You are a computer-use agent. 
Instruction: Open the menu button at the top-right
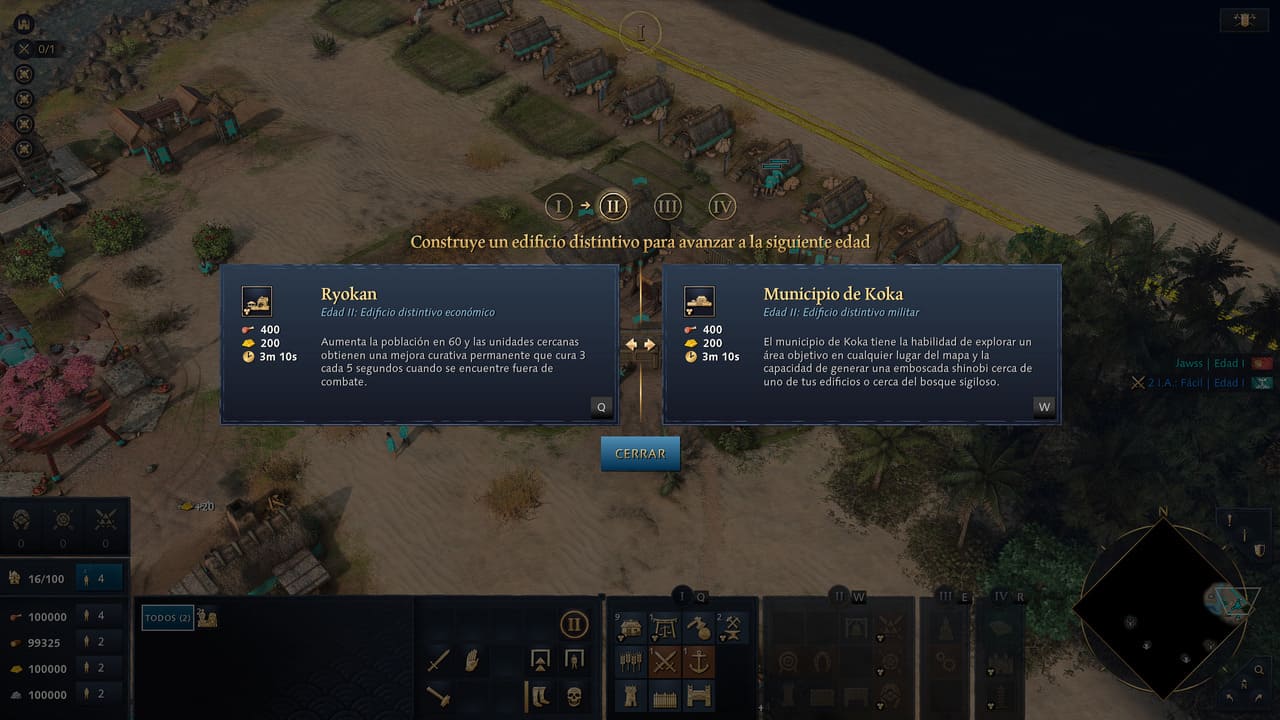coord(1245,20)
